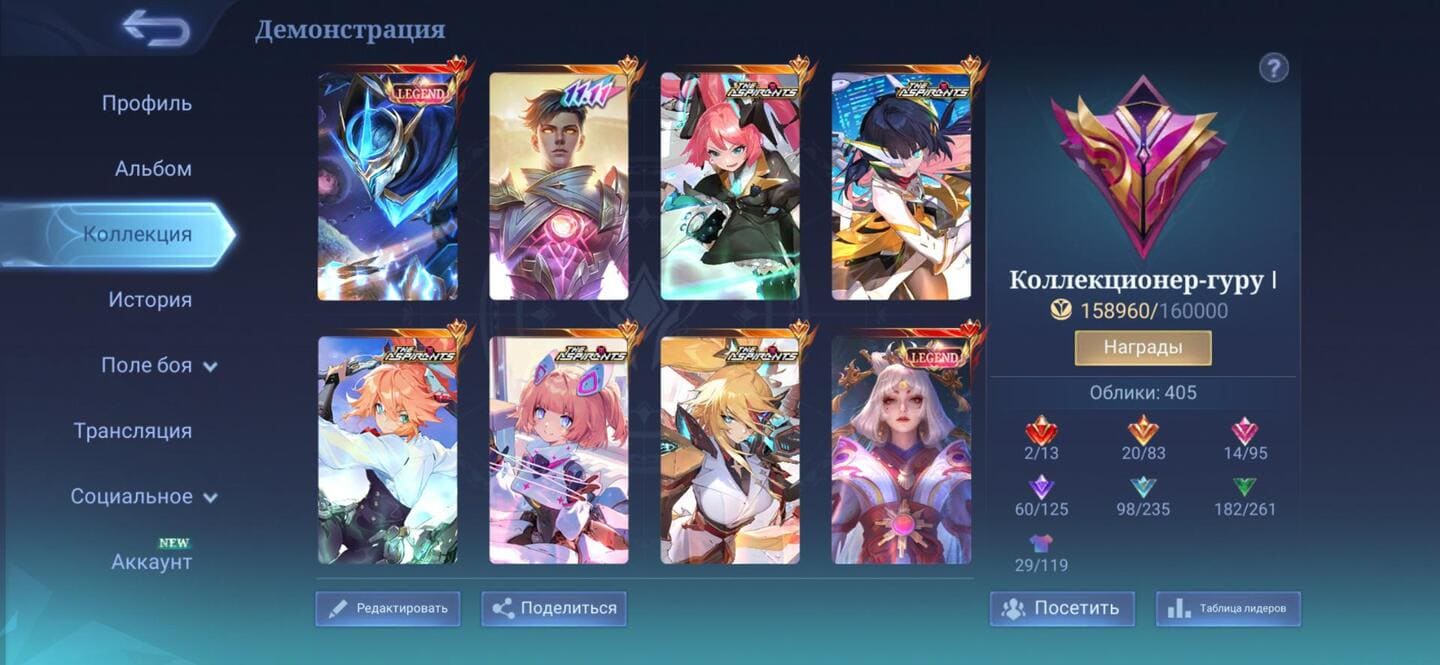
Task: Open the Награды rewards button
Action: [x=1142, y=348]
